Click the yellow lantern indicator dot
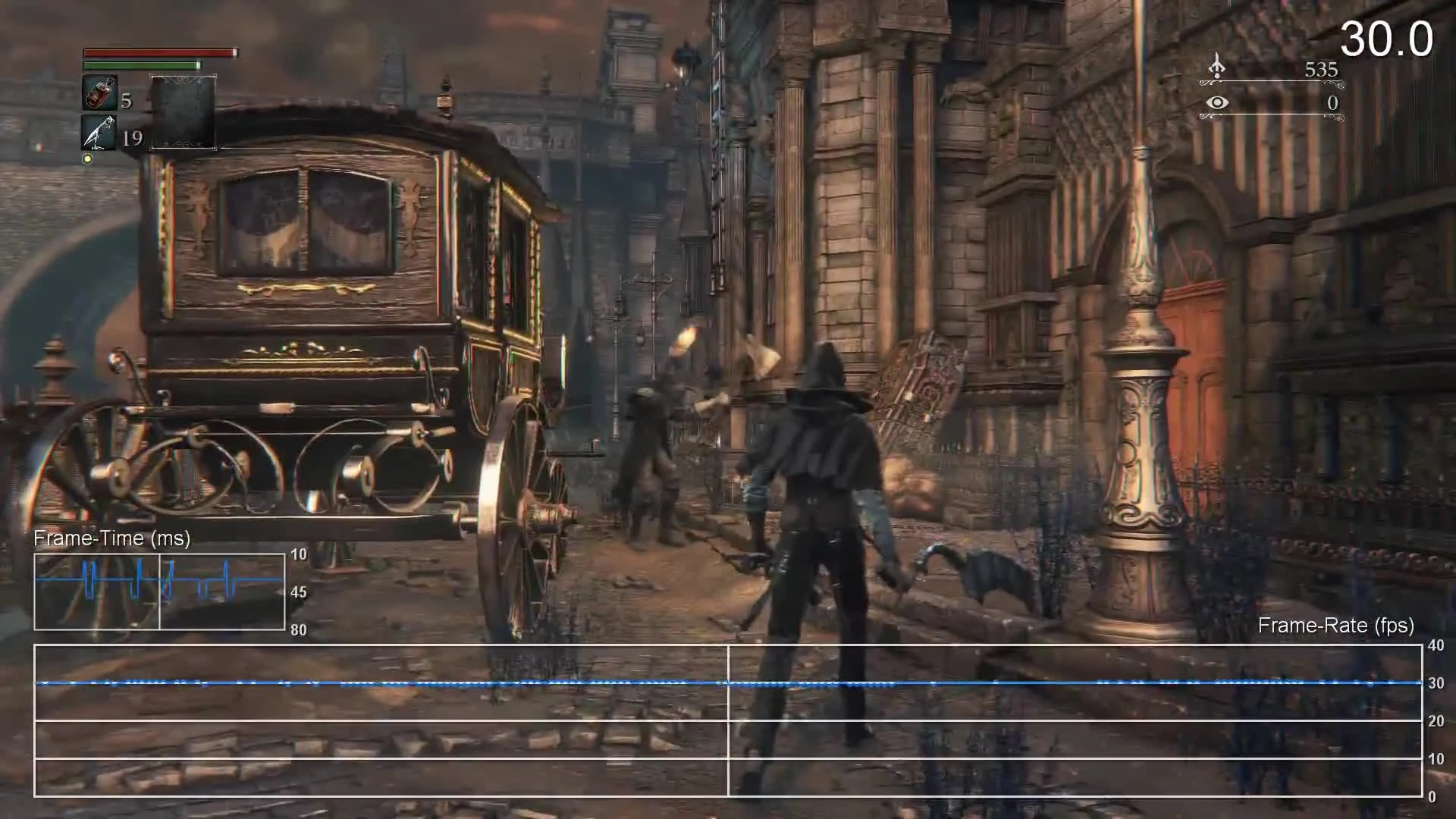The image size is (1456, 819). (x=86, y=158)
